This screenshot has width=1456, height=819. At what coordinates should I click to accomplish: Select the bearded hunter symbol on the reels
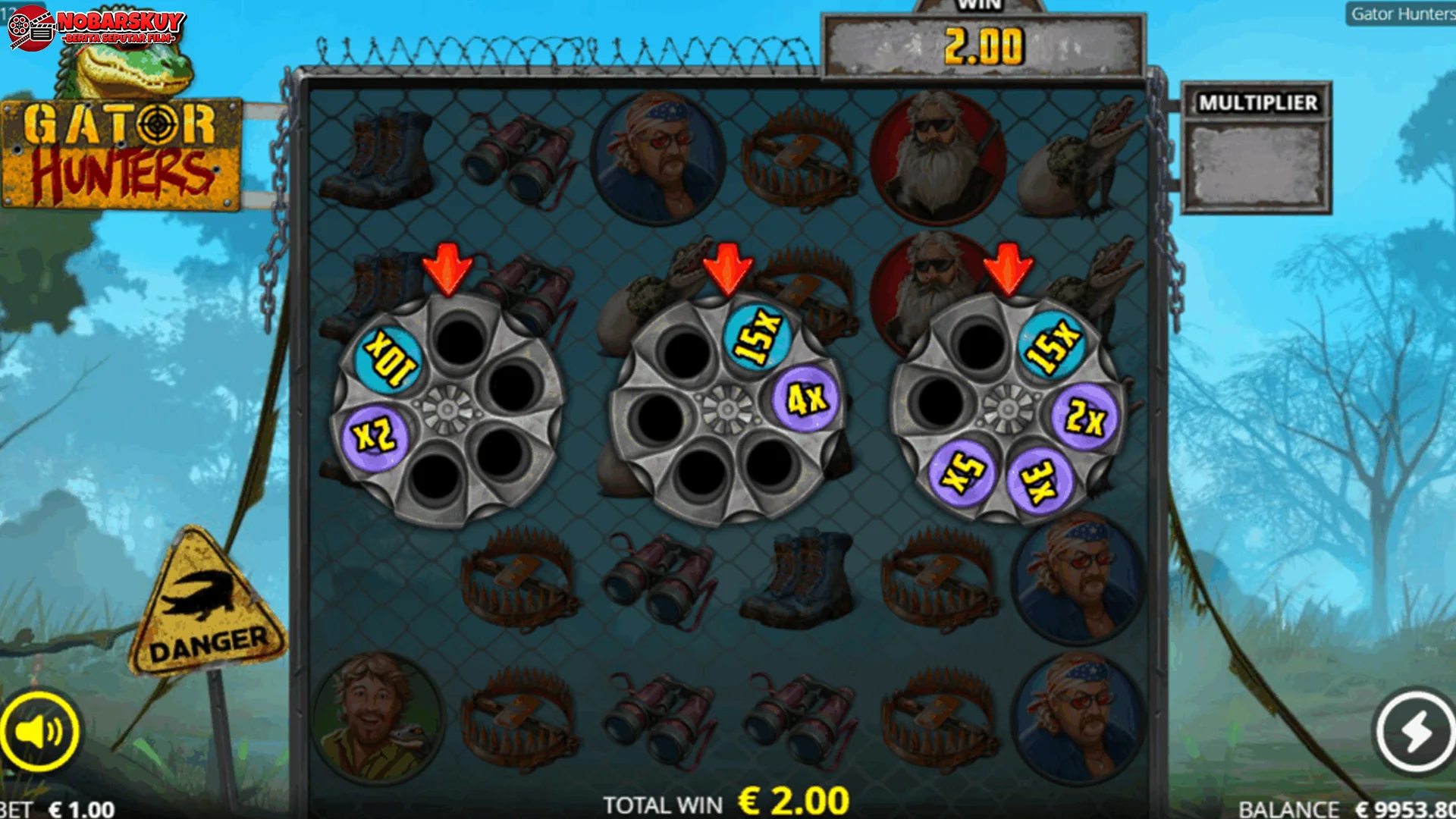pos(939,155)
